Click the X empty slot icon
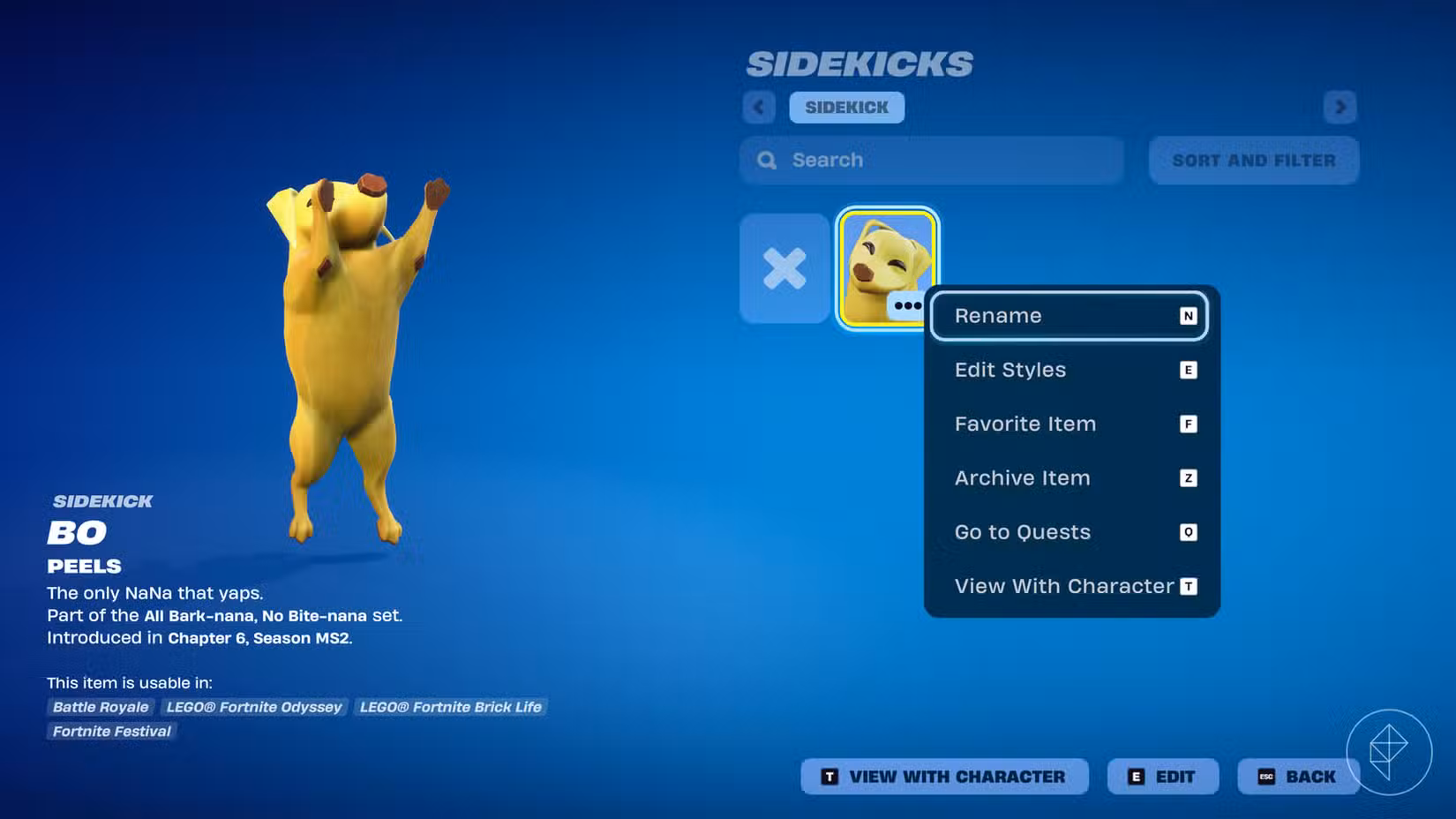The width and height of the screenshot is (1456, 819). (x=784, y=267)
